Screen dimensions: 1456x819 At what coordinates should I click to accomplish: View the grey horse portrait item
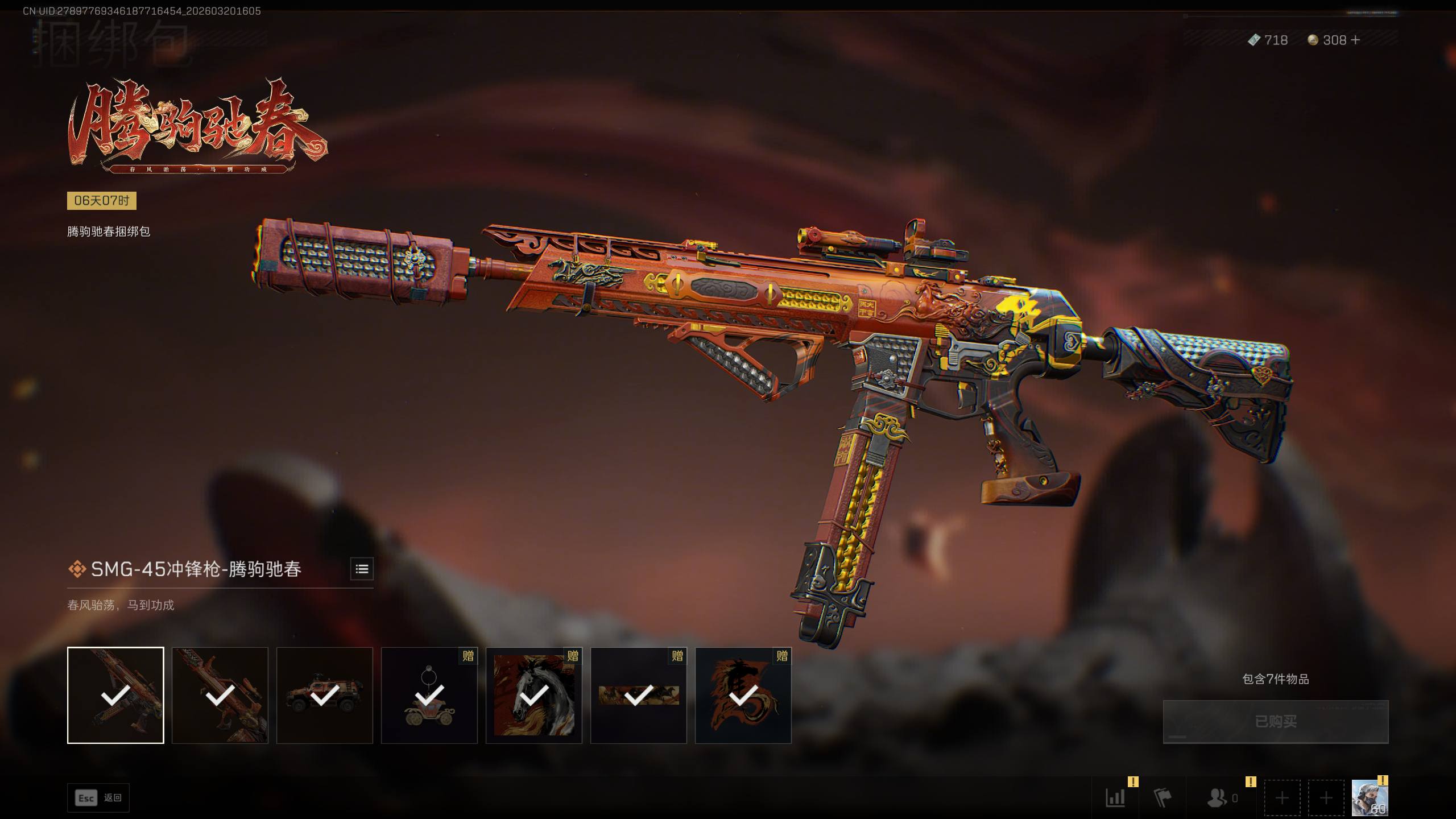(x=533, y=695)
